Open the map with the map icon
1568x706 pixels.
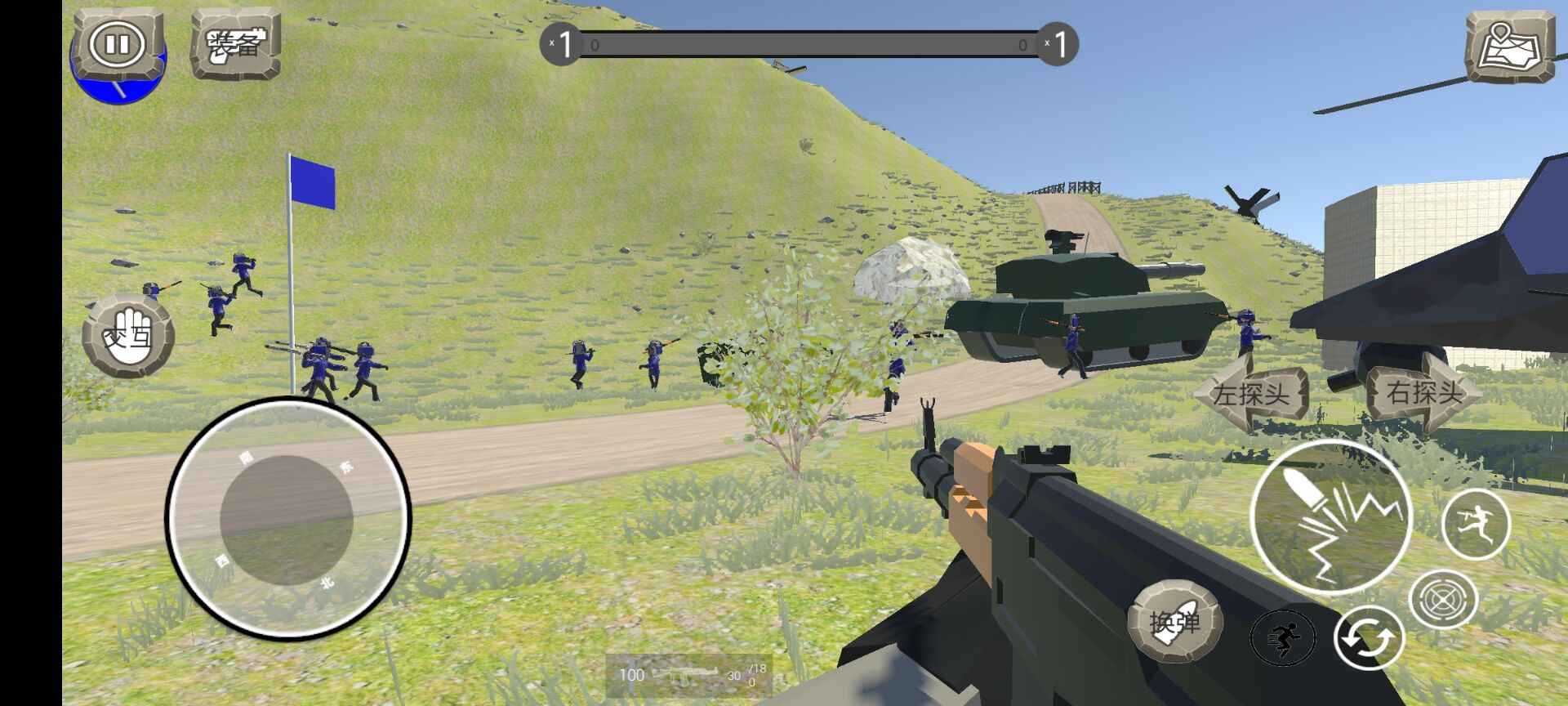pos(1509,47)
